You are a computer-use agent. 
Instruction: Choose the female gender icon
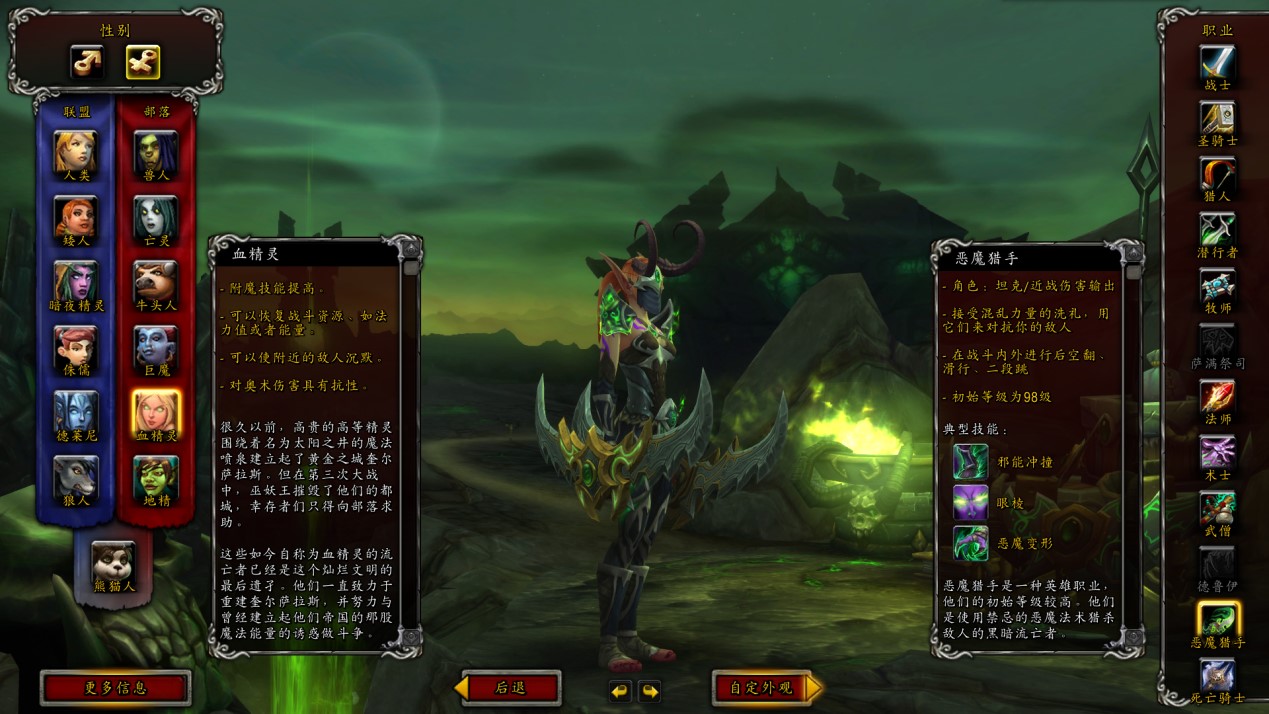click(x=143, y=62)
